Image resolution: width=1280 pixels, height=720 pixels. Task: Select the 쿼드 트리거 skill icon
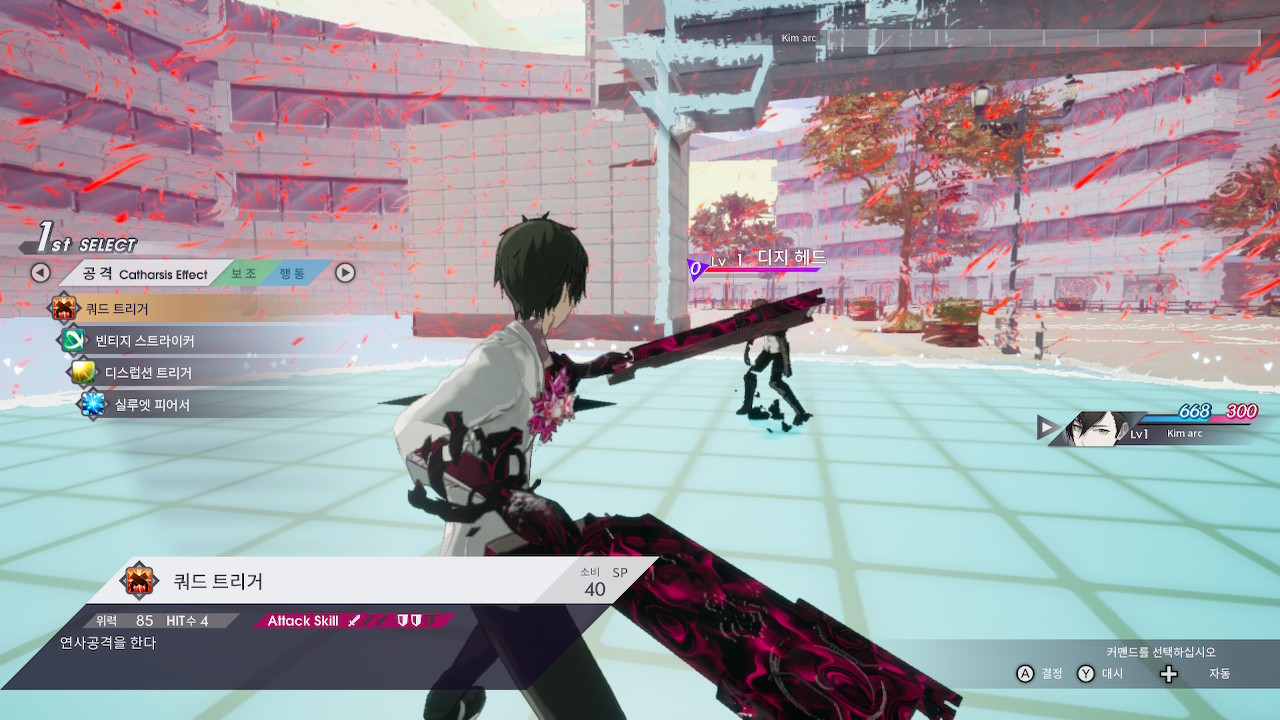tap(64, 309)
